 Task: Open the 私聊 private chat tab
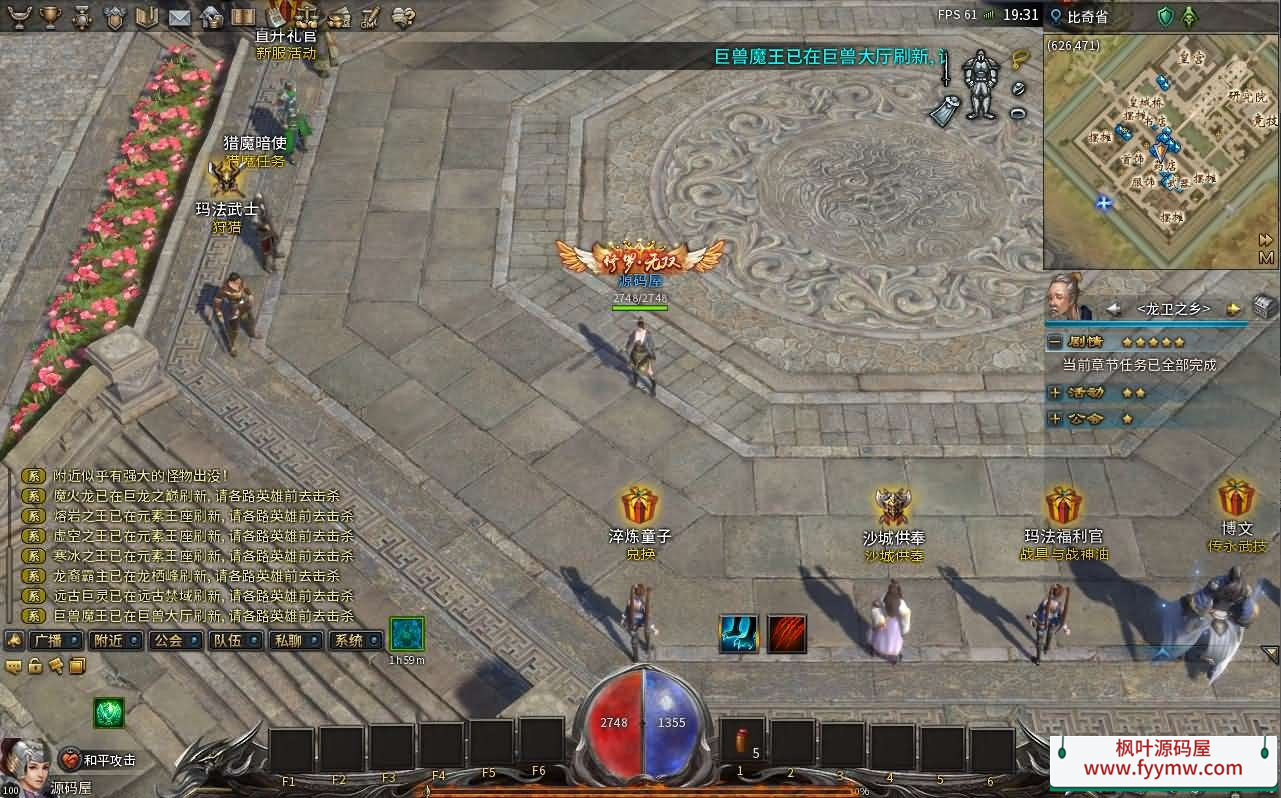click(x=295, y=640)
